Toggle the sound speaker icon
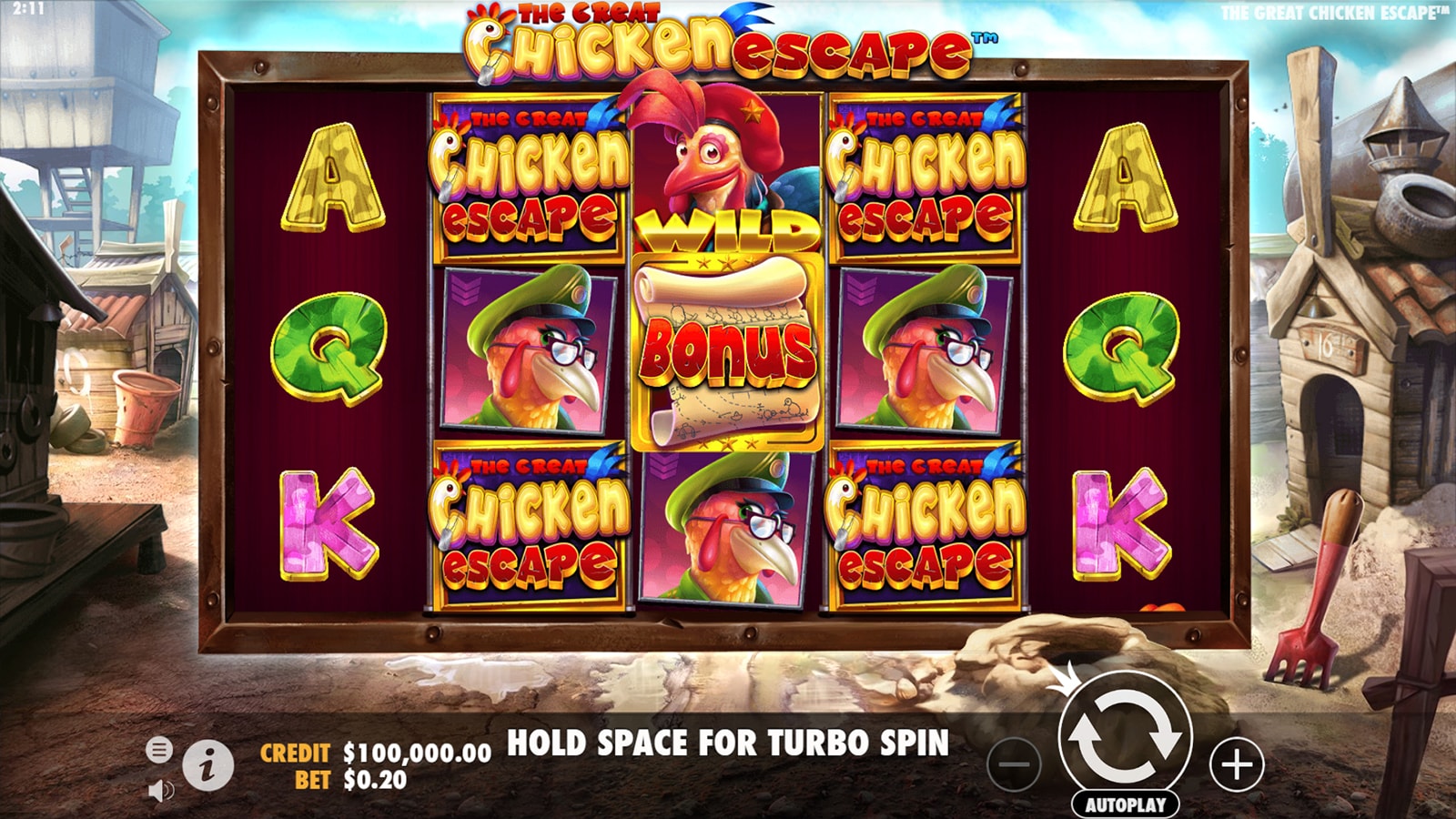 tap(160, 791)
